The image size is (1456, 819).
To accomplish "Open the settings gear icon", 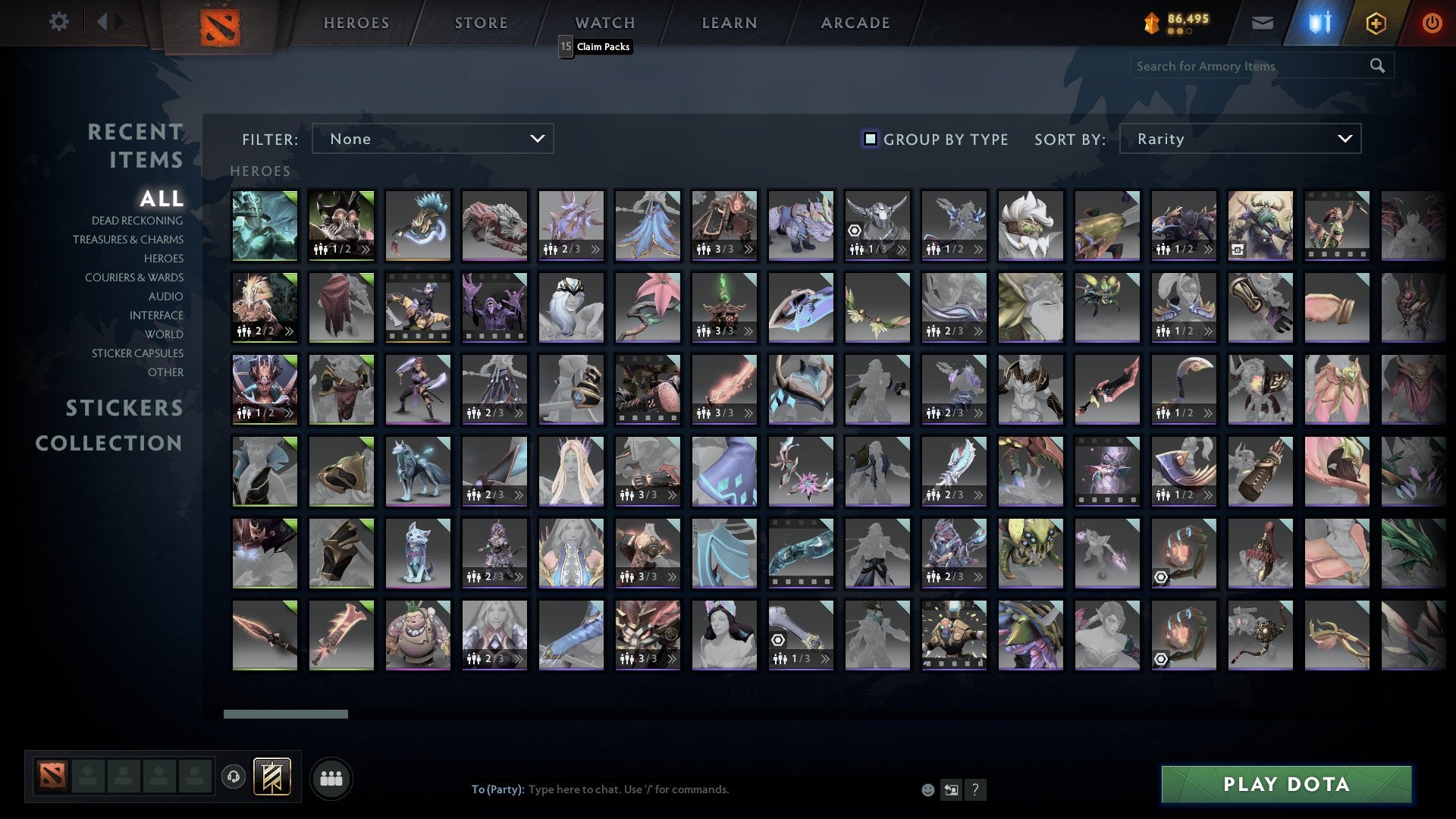I will click(x=58, y=22).
